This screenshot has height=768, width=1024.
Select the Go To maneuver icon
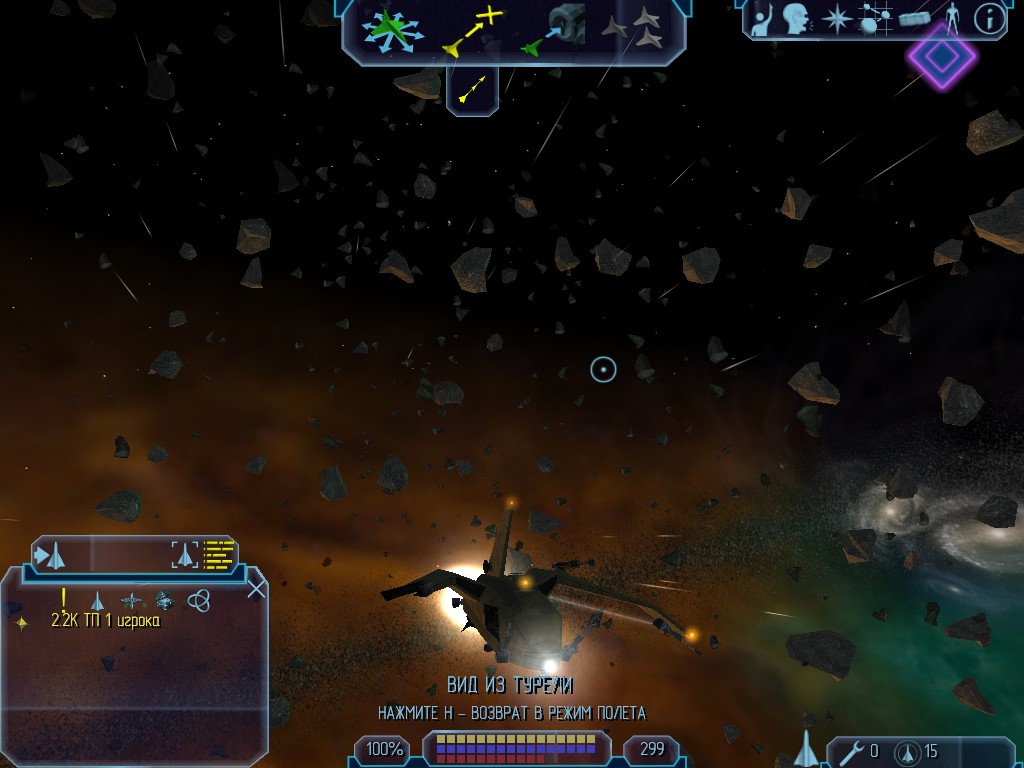click(471, 29)
